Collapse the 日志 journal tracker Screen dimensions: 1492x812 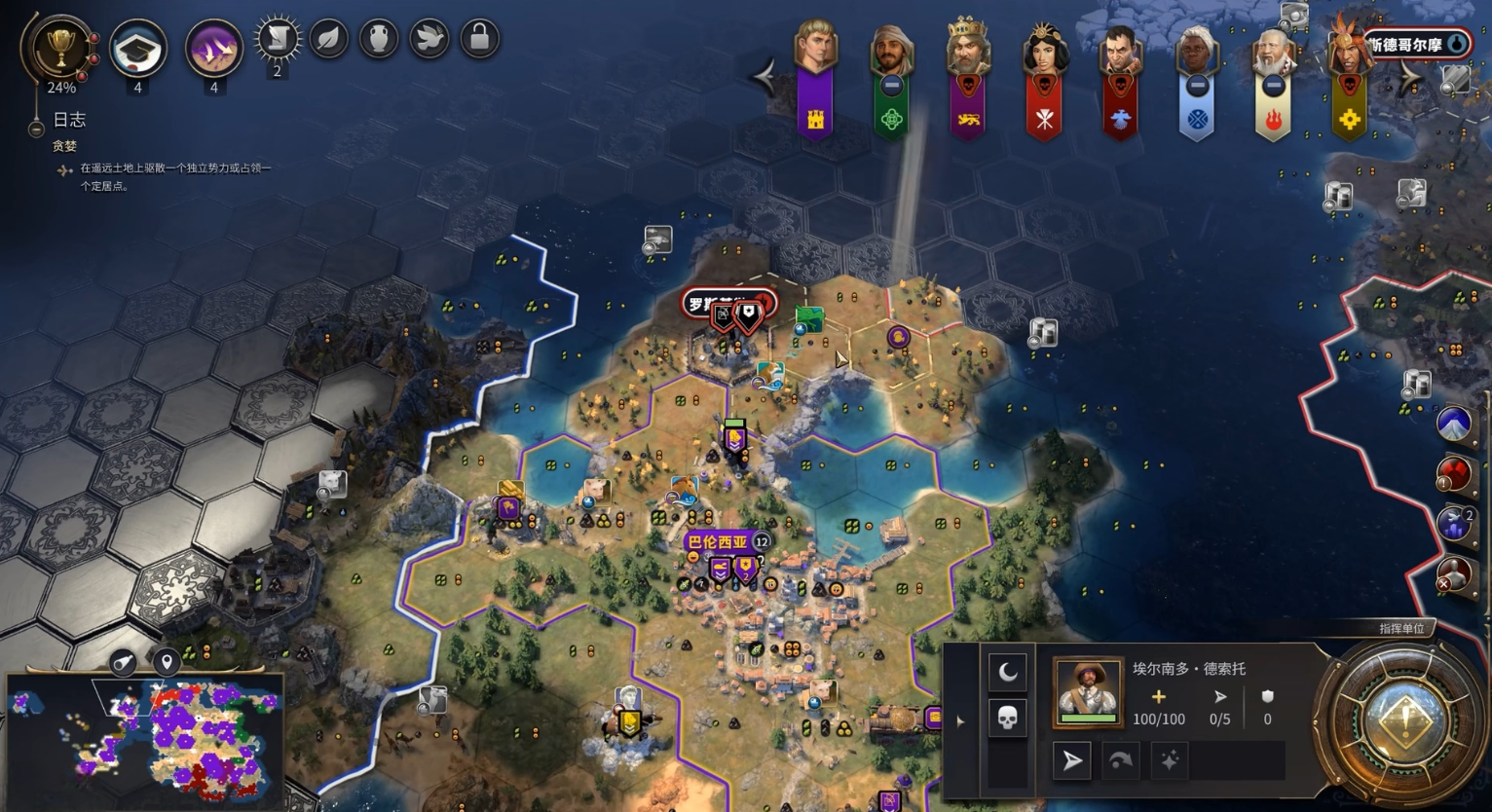pos(36,128)
